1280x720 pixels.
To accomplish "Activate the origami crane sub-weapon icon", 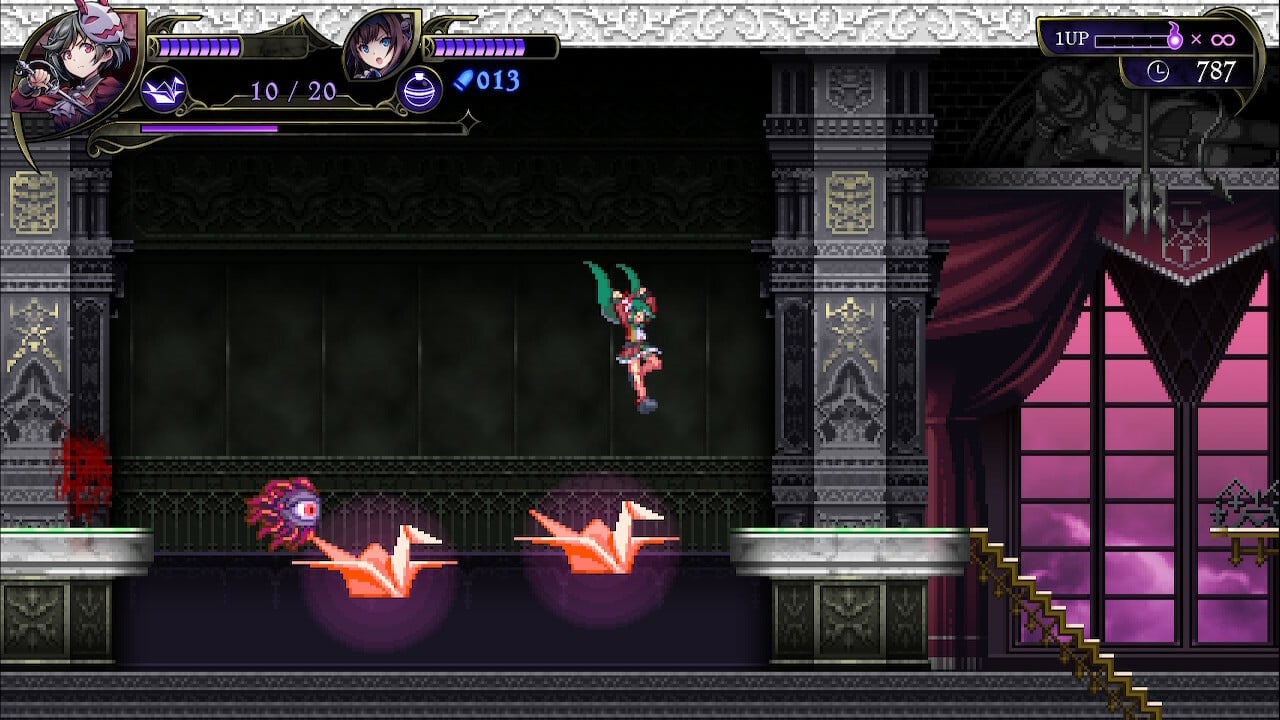I will pyautogui.click(x=163, y=90).
